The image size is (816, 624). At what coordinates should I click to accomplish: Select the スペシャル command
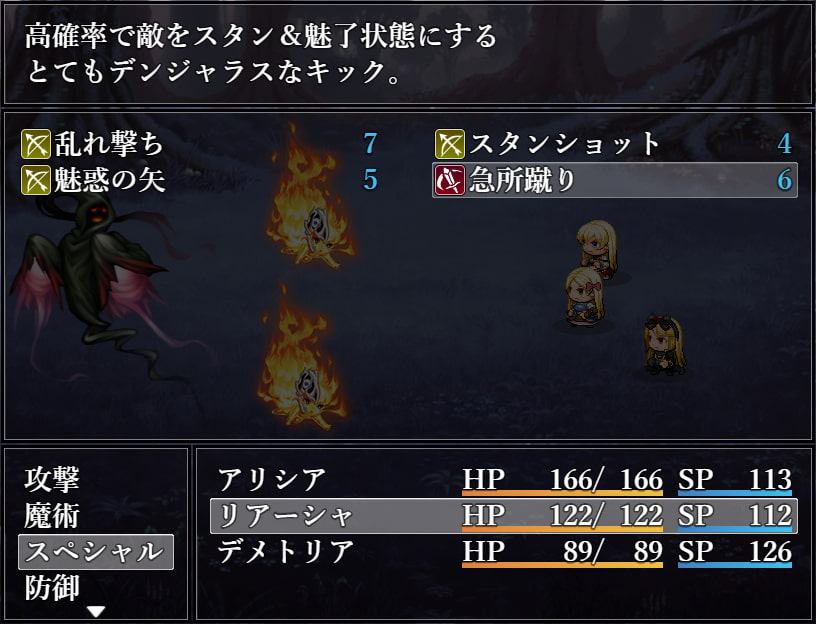[x=94, y=551]
